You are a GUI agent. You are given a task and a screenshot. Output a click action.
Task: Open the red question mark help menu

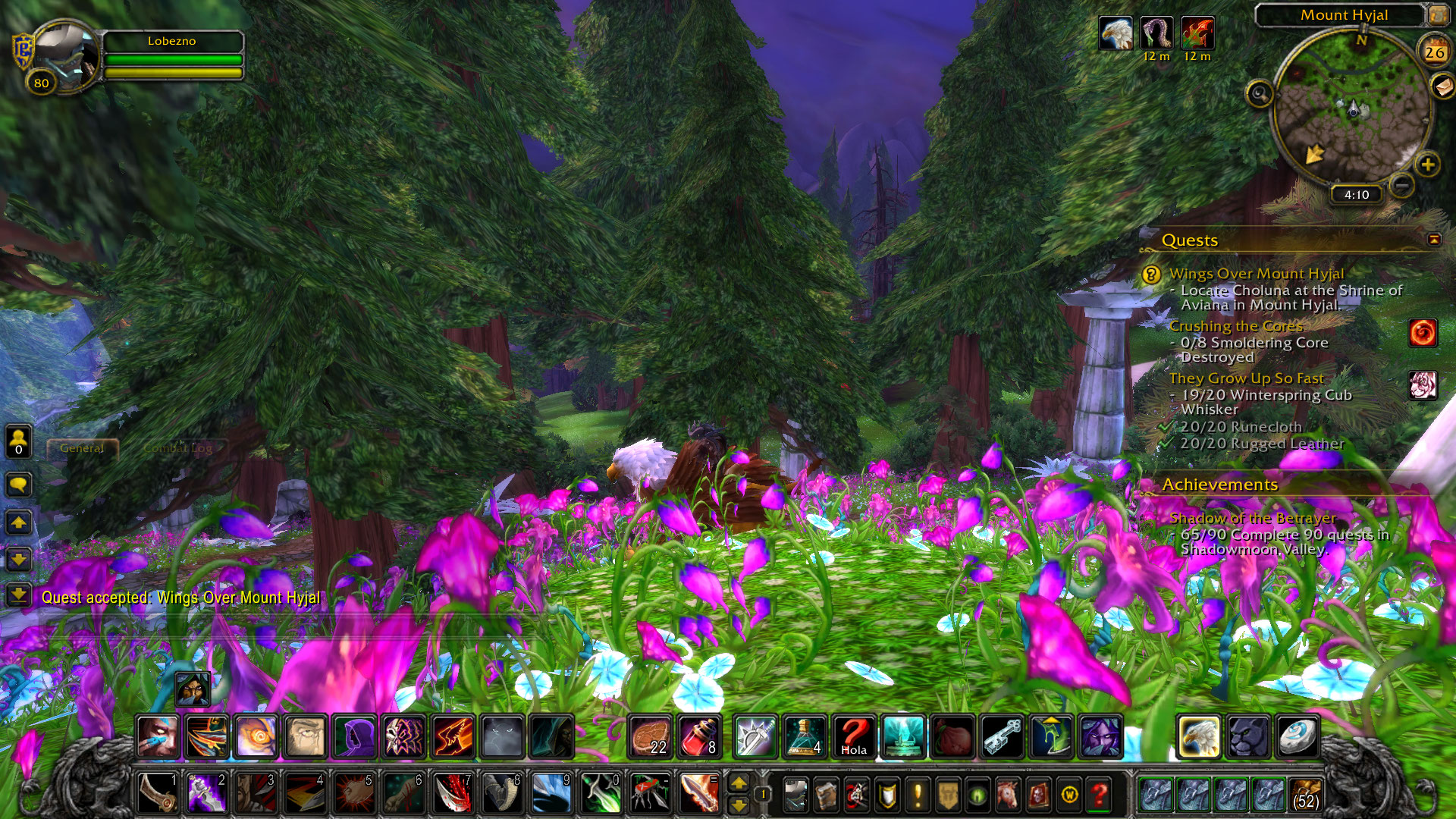coord(1099,795)
